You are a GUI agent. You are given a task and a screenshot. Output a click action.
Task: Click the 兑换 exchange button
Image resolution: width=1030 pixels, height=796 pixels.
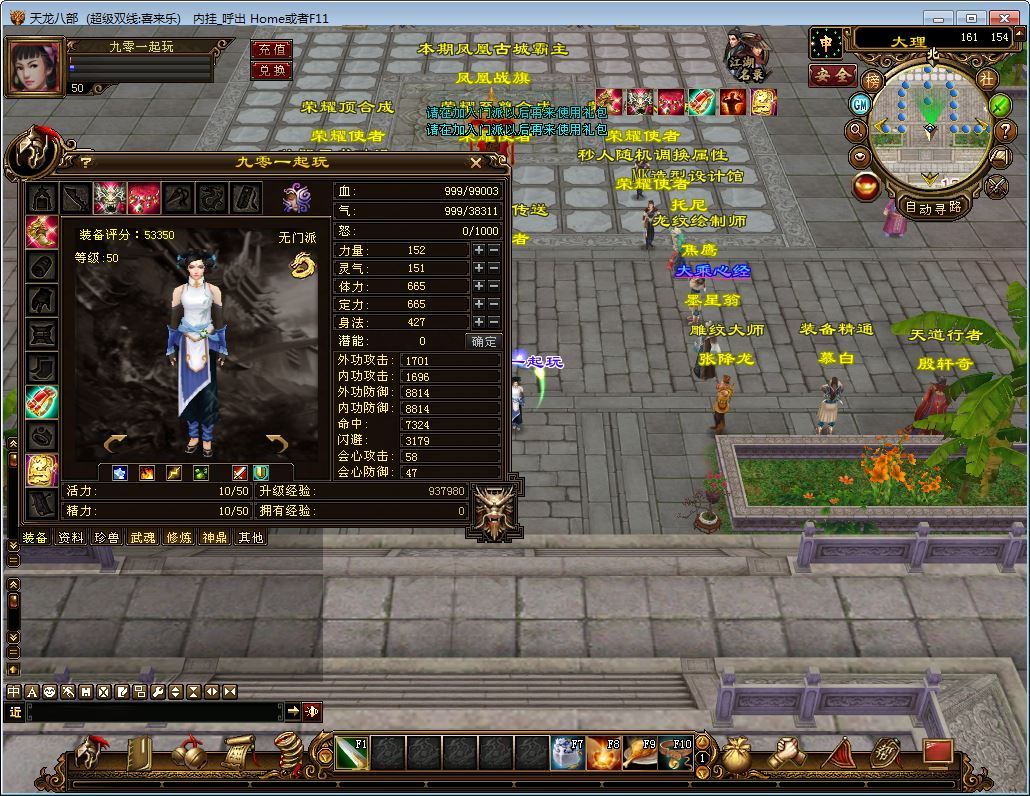271,70
